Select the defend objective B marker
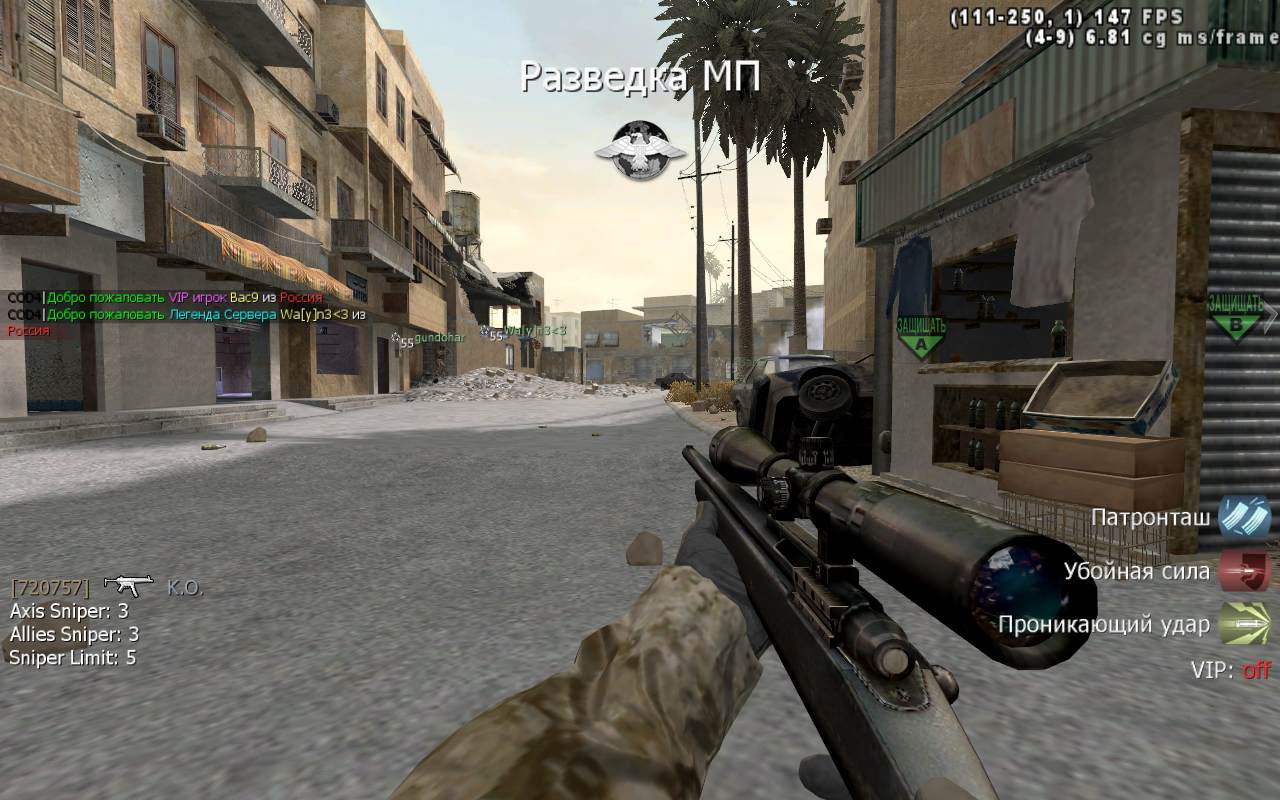Screen dimensions: 1280x800 (1235, 315)
